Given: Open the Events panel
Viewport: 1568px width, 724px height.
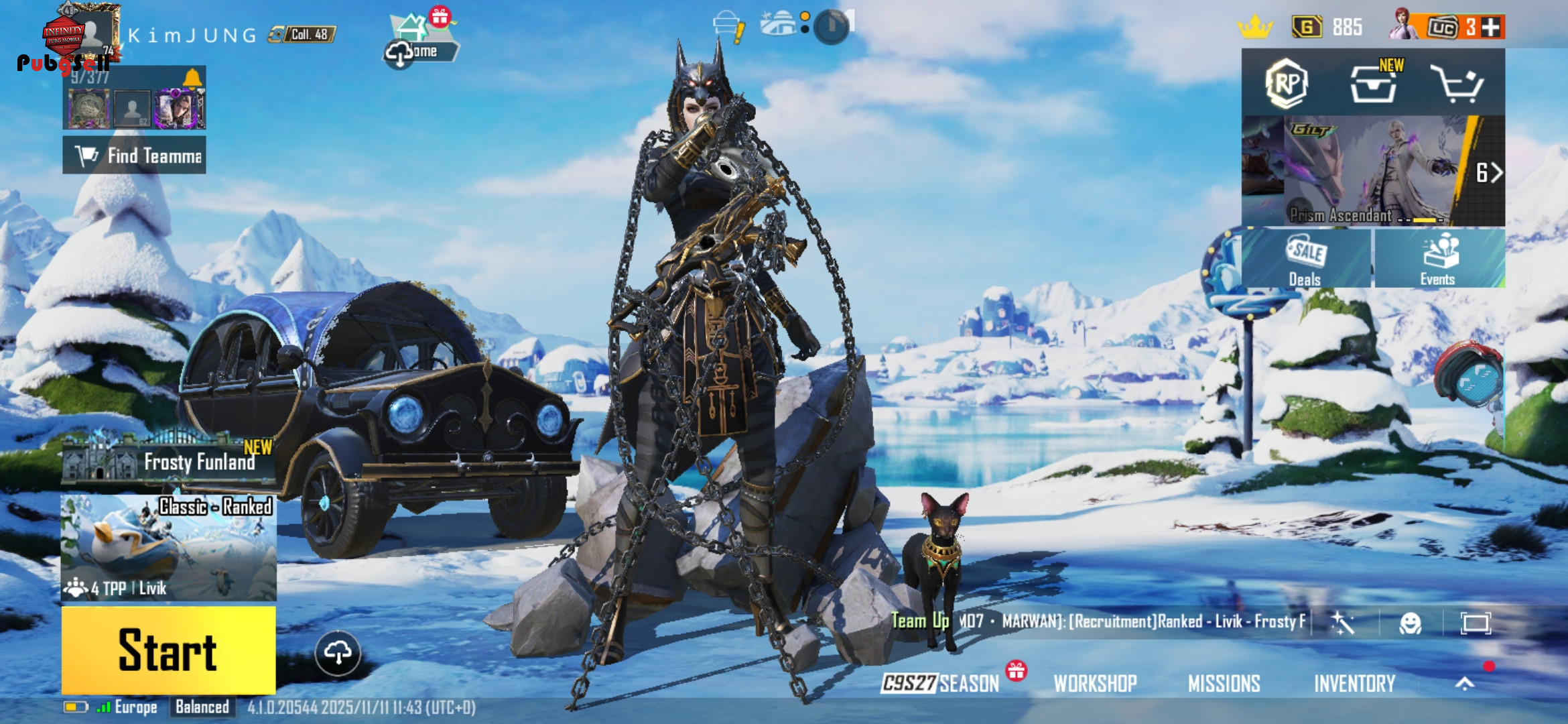Looking at the screenshot, I should point(1438,259).
